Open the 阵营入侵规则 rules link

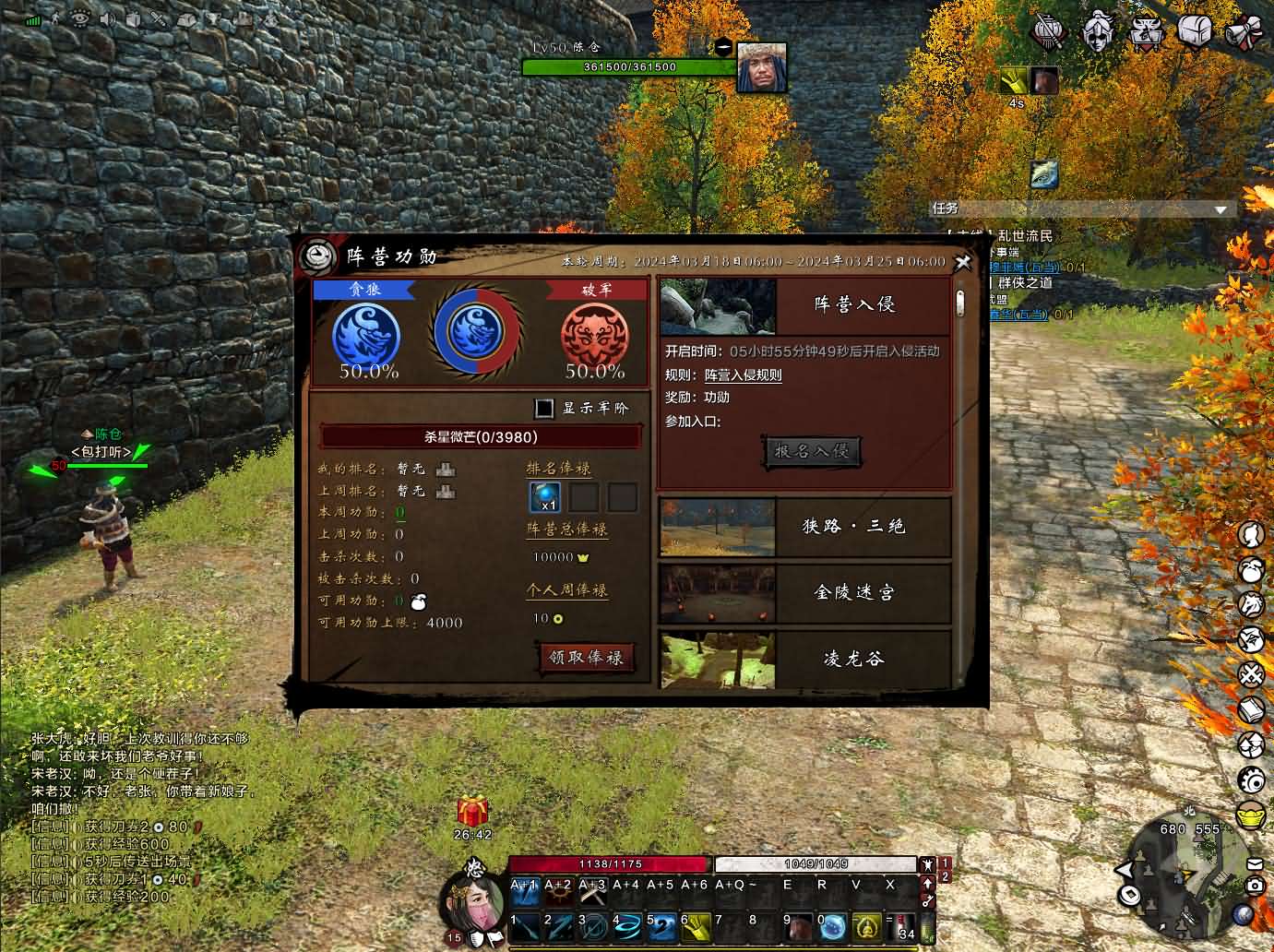[743, 375]
